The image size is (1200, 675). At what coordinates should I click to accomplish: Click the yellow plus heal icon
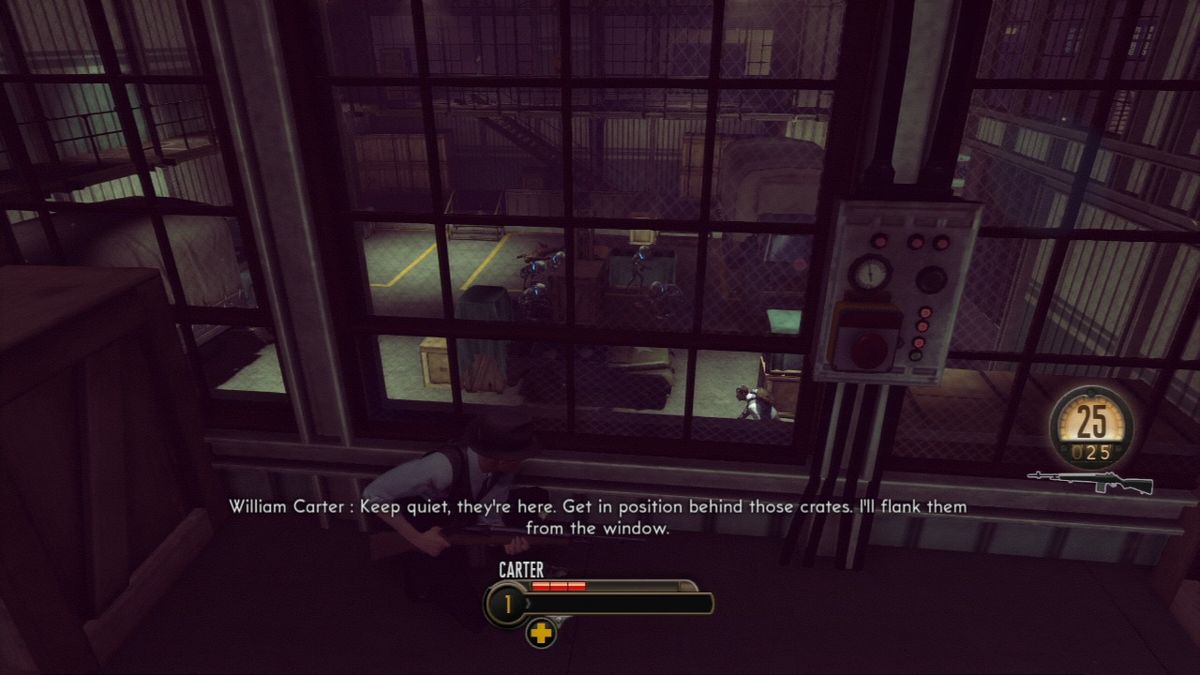pos(541,632)
